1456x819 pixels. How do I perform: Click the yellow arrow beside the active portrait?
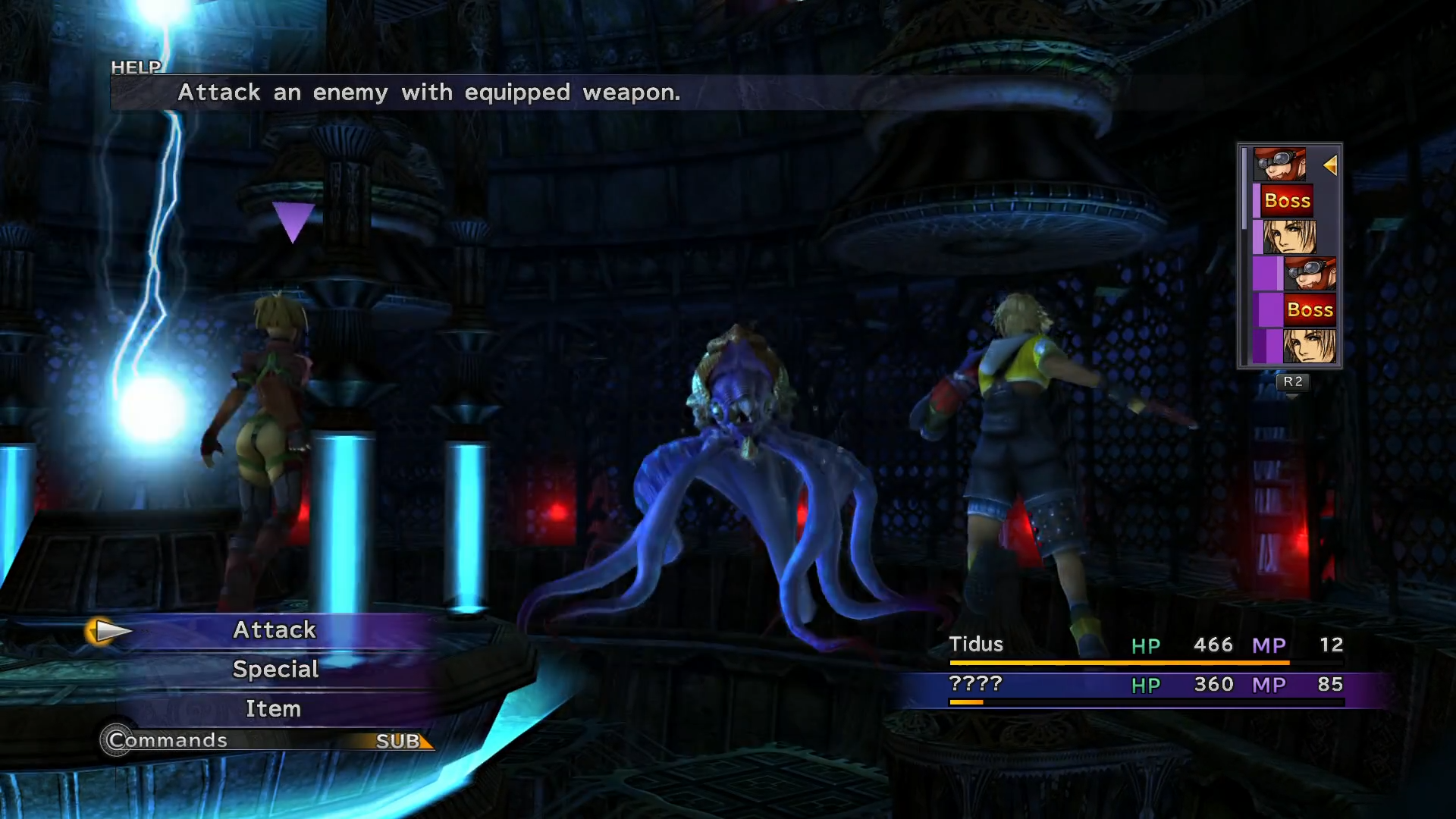point(1332,165)
